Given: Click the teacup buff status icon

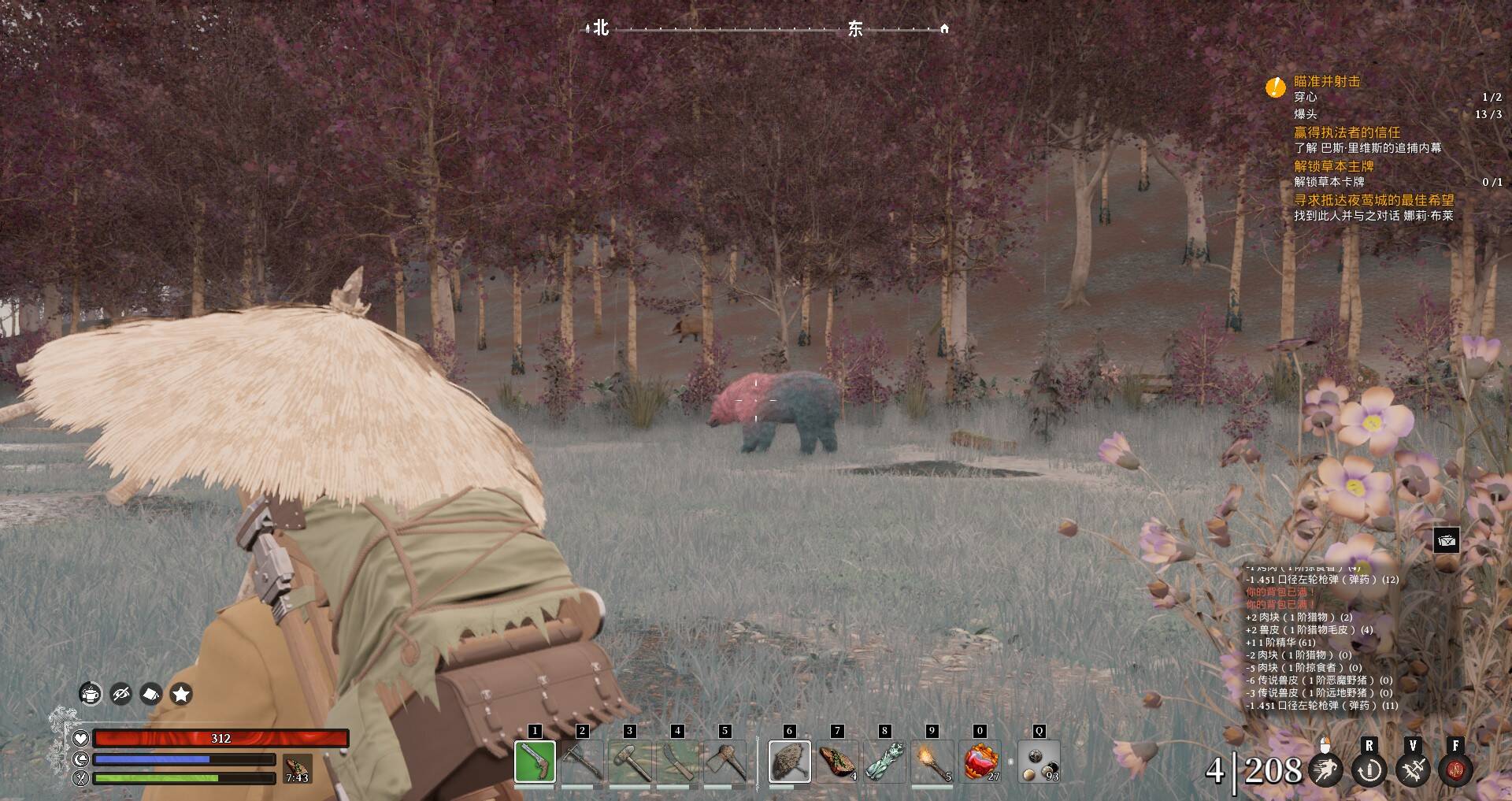Looking at the screenshot, I should [x=91, y=694].
